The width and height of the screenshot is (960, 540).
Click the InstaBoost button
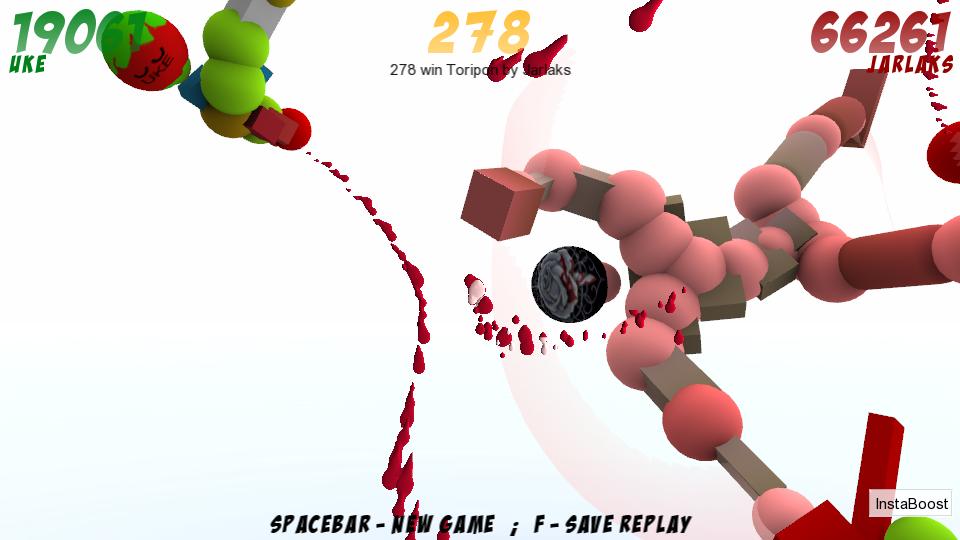910,504
